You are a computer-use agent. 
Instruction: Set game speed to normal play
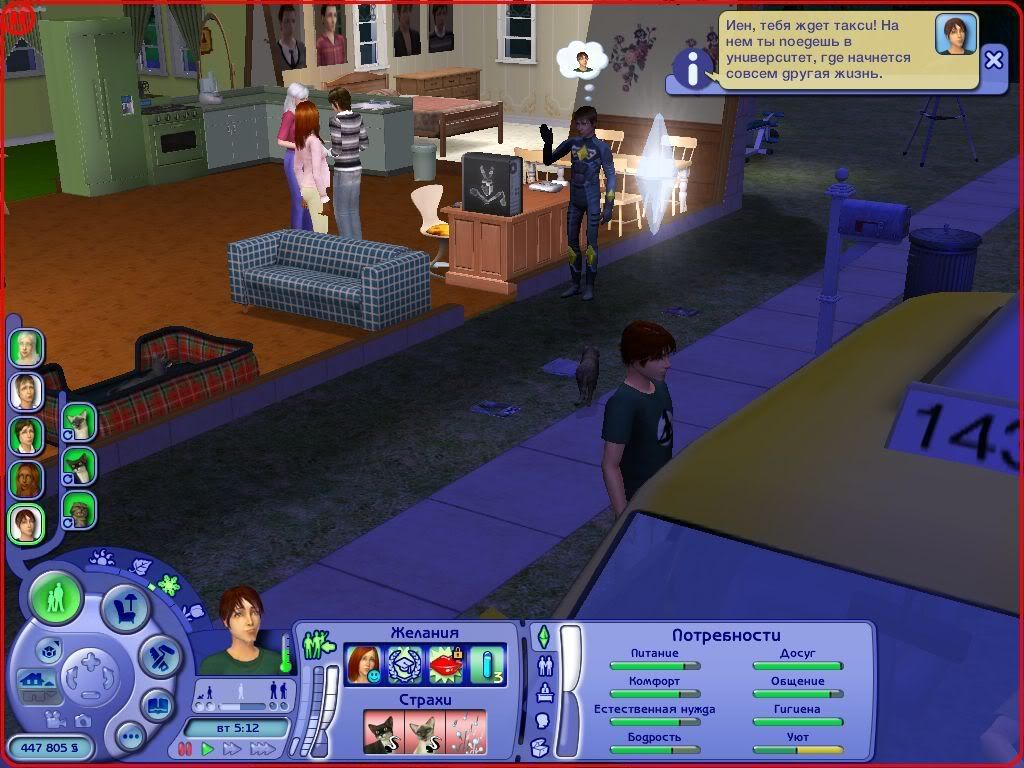(x=208, y=748)
